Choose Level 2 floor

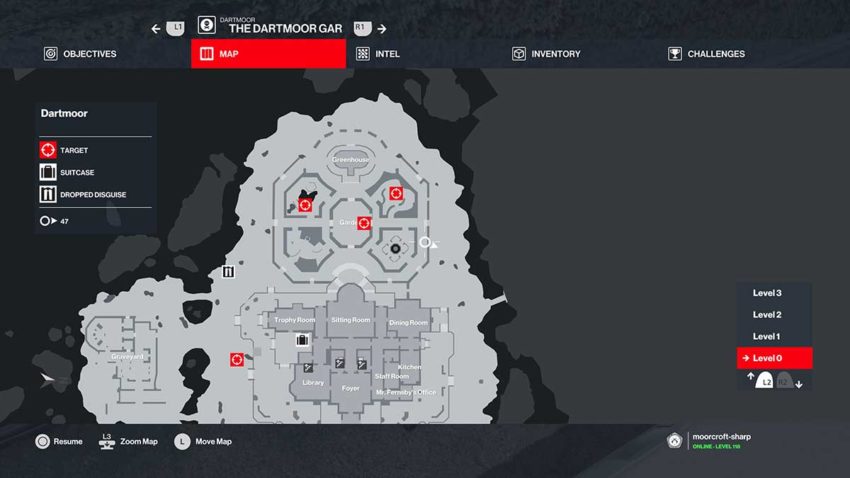coord(767,315)
